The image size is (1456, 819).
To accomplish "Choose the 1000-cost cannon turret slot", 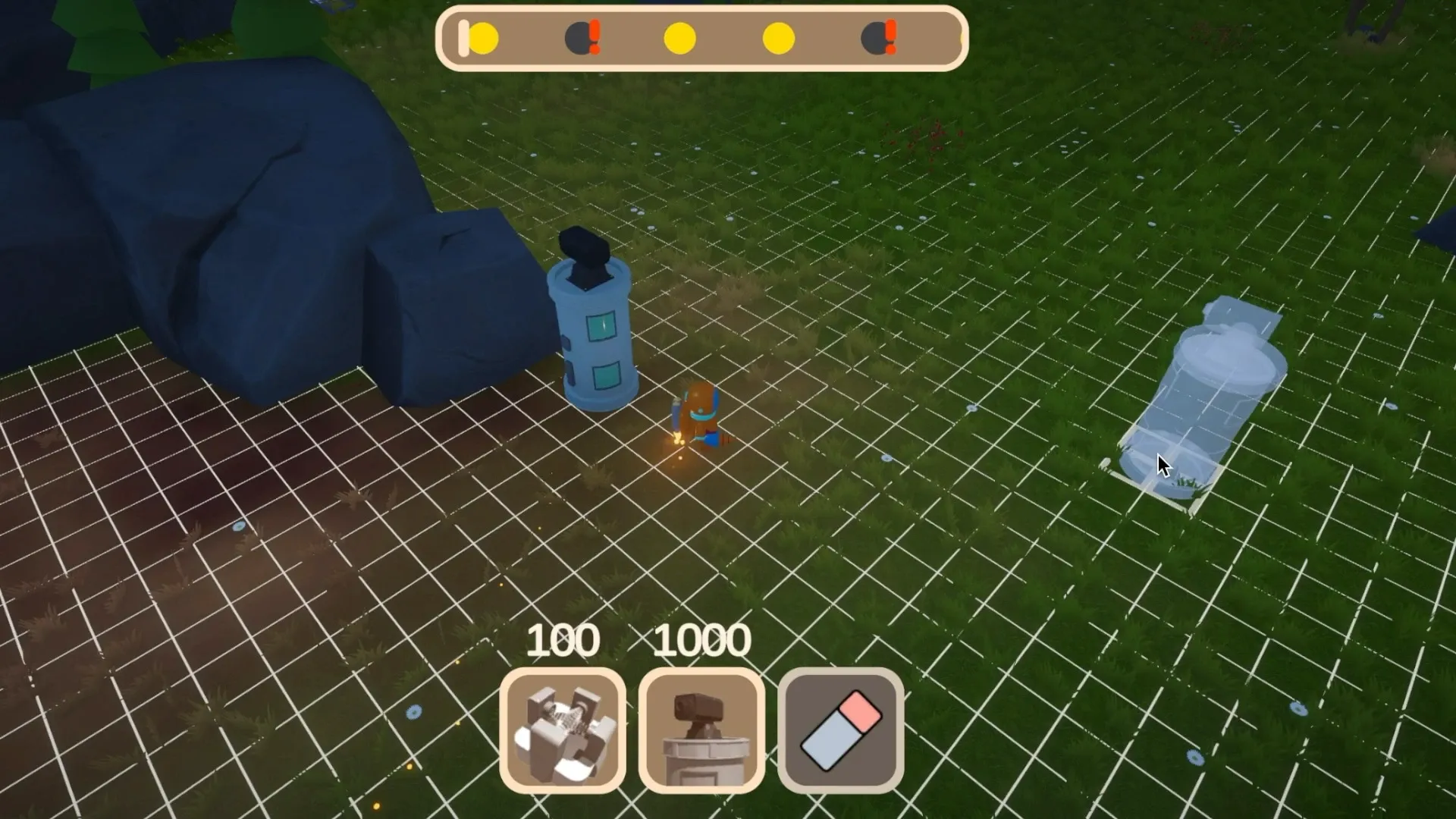I will [701, 730].
